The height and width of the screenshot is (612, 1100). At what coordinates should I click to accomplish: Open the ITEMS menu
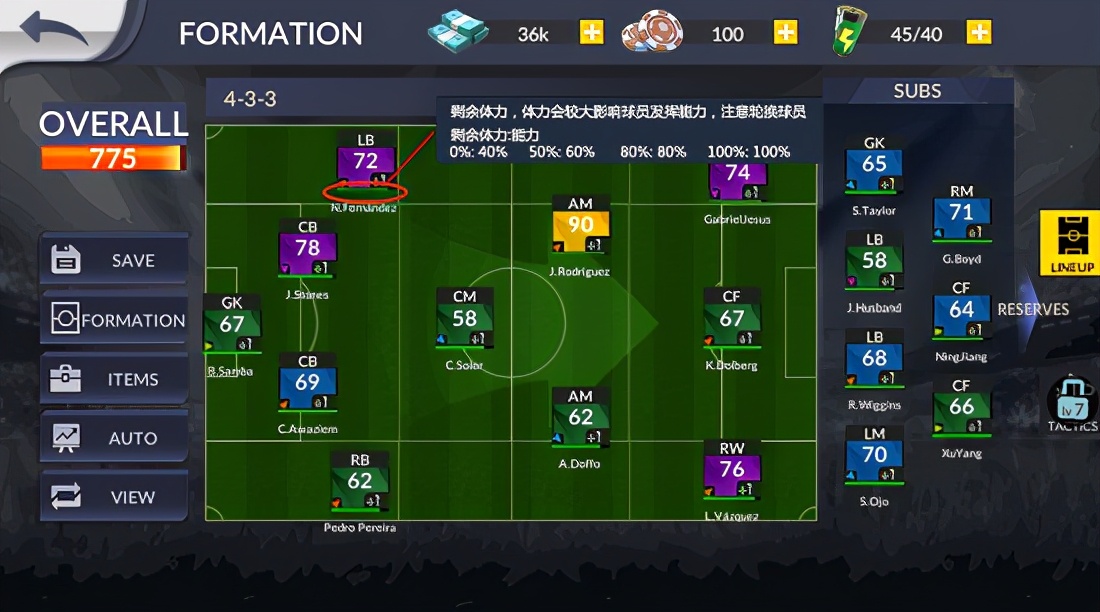(x=114, y=379)
